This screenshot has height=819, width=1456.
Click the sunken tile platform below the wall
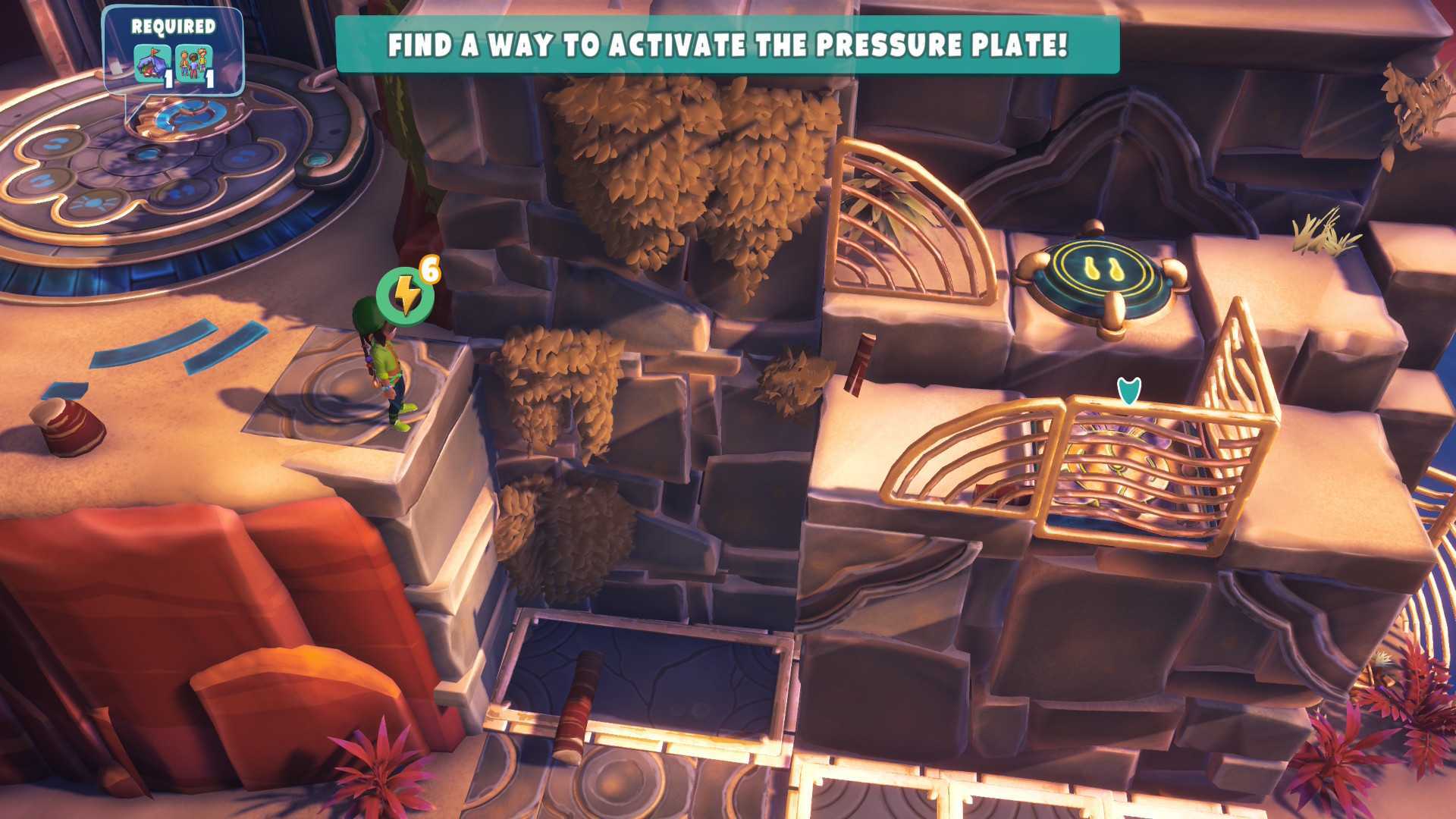(652, 675)
